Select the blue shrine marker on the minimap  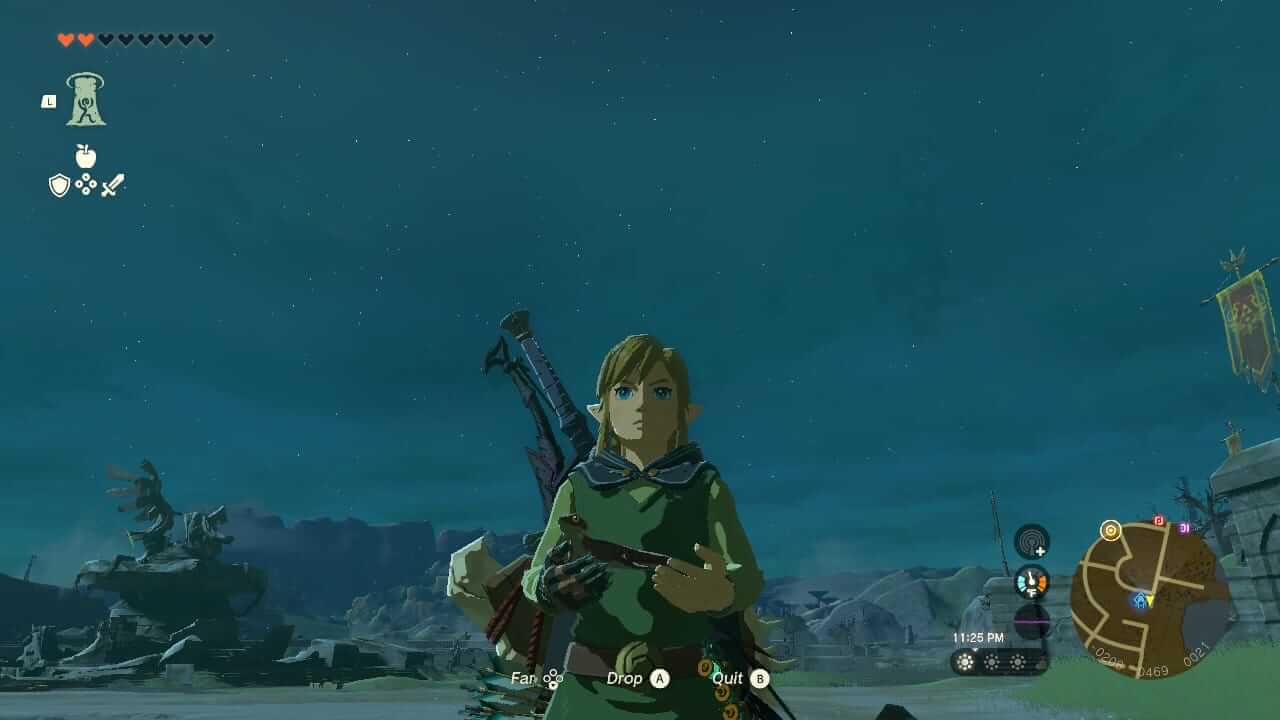tap(1139, 601)
